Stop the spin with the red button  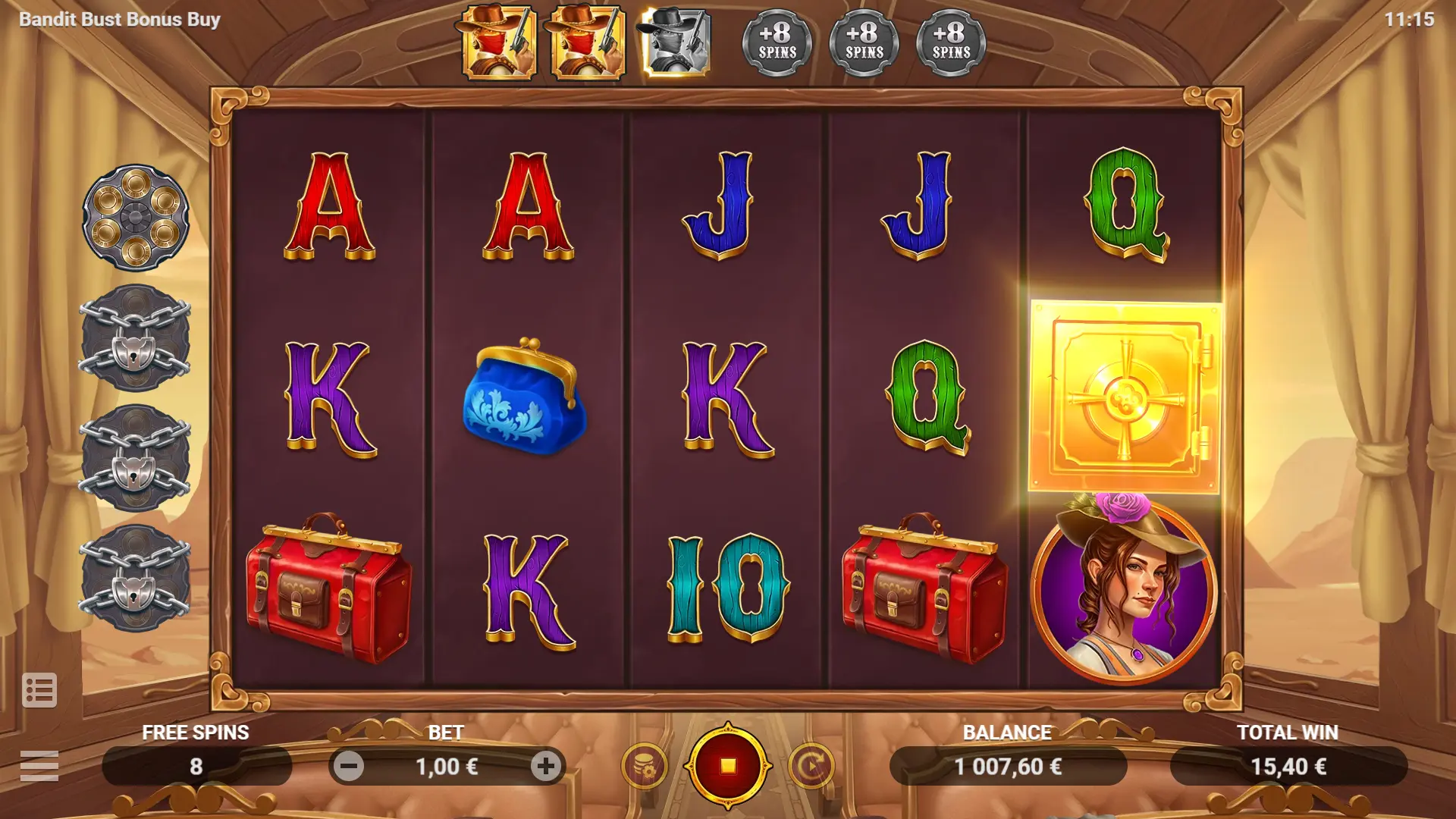(x=727, y=766)
